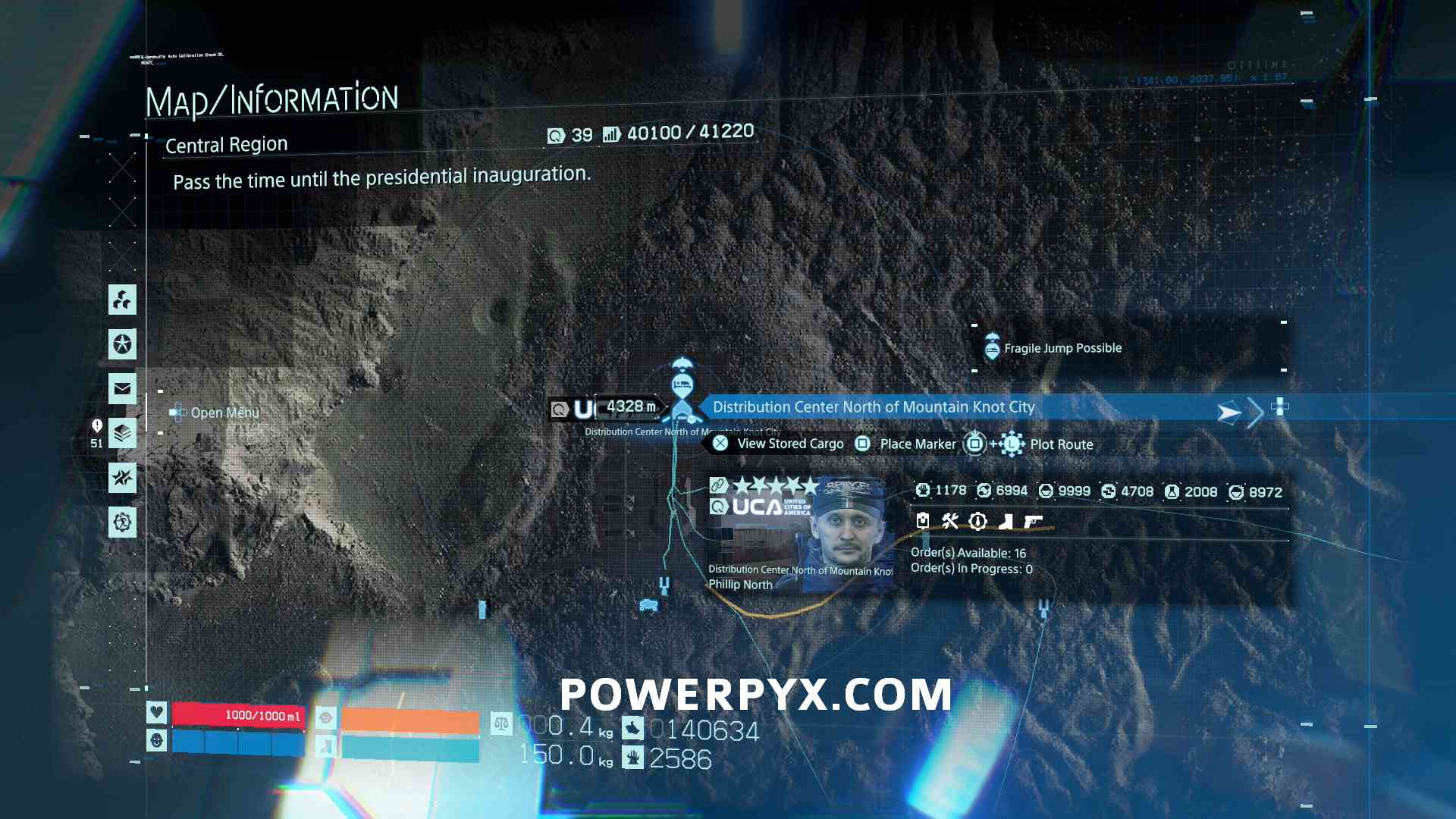
Task: Select the stacked layers sidebar icon
Action: coord(122,434)
